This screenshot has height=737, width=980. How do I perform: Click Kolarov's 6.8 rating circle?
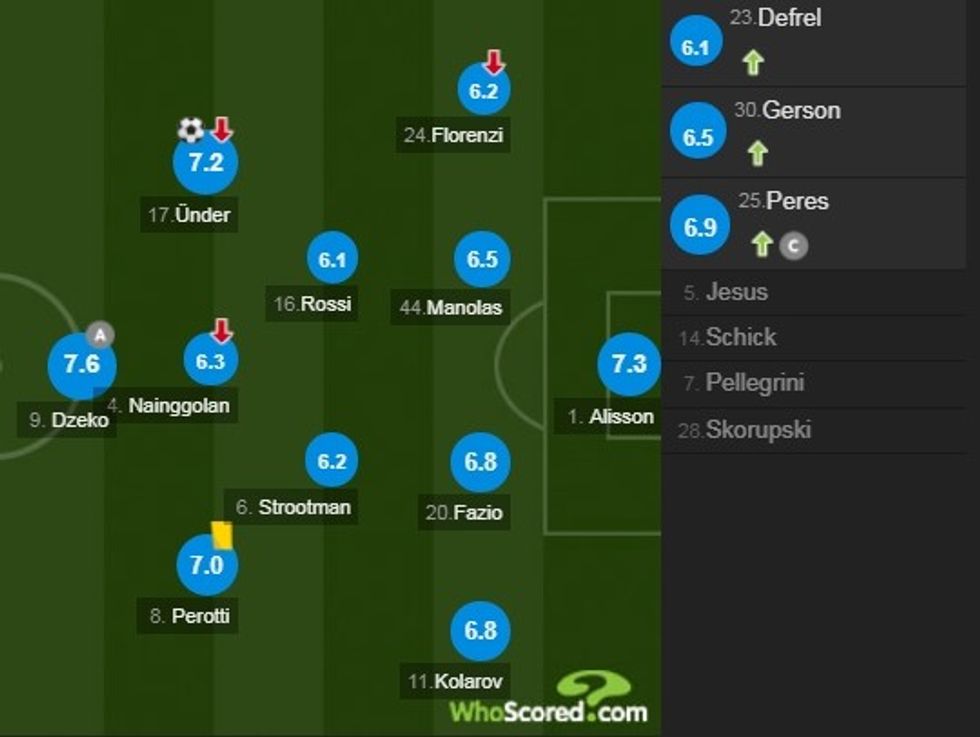coord(481,630)
